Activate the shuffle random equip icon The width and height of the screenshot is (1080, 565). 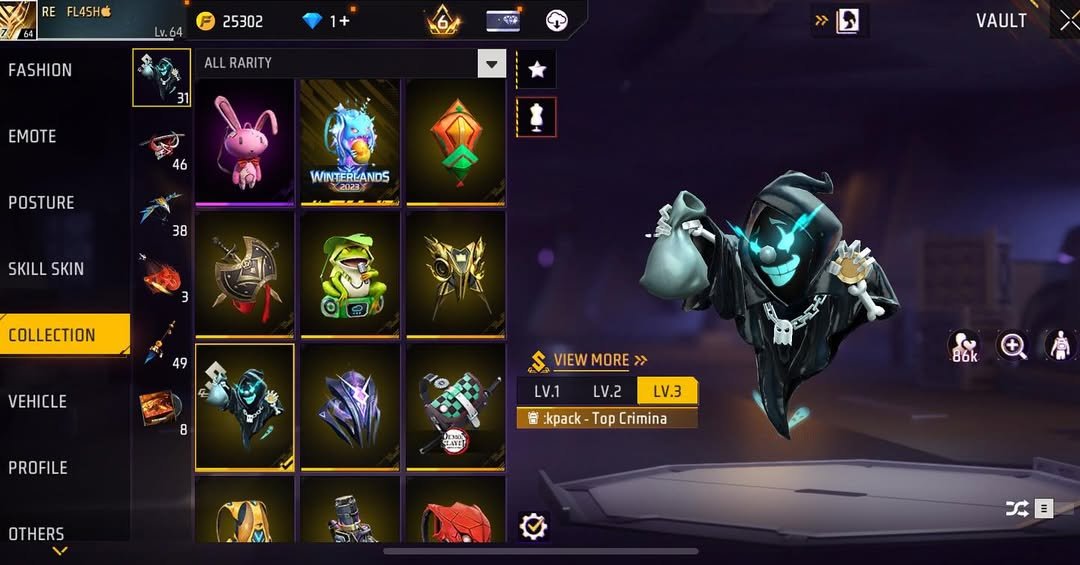1017,509
